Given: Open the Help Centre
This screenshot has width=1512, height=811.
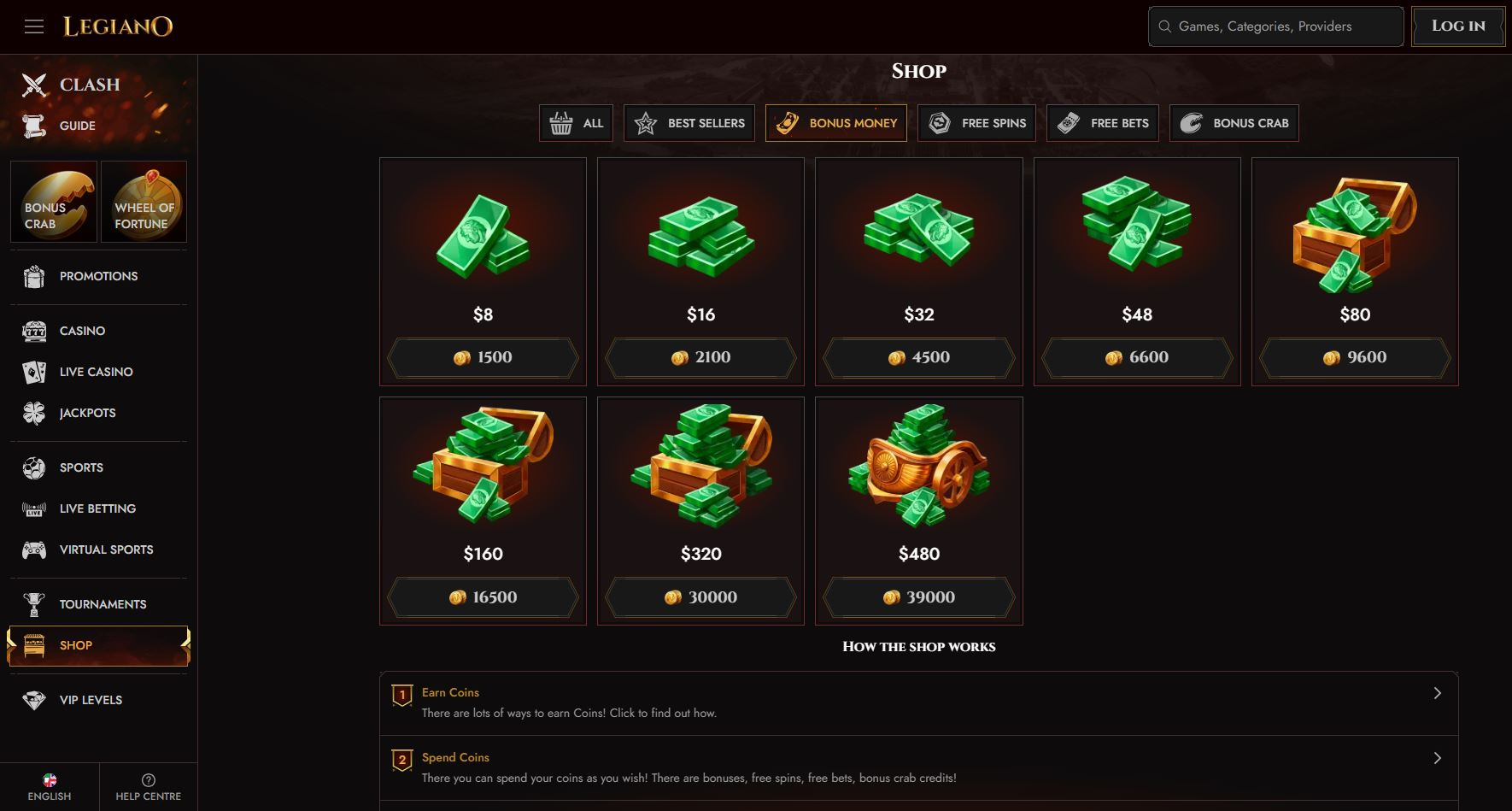Looking at the screenshot, I should coord(149,787).
